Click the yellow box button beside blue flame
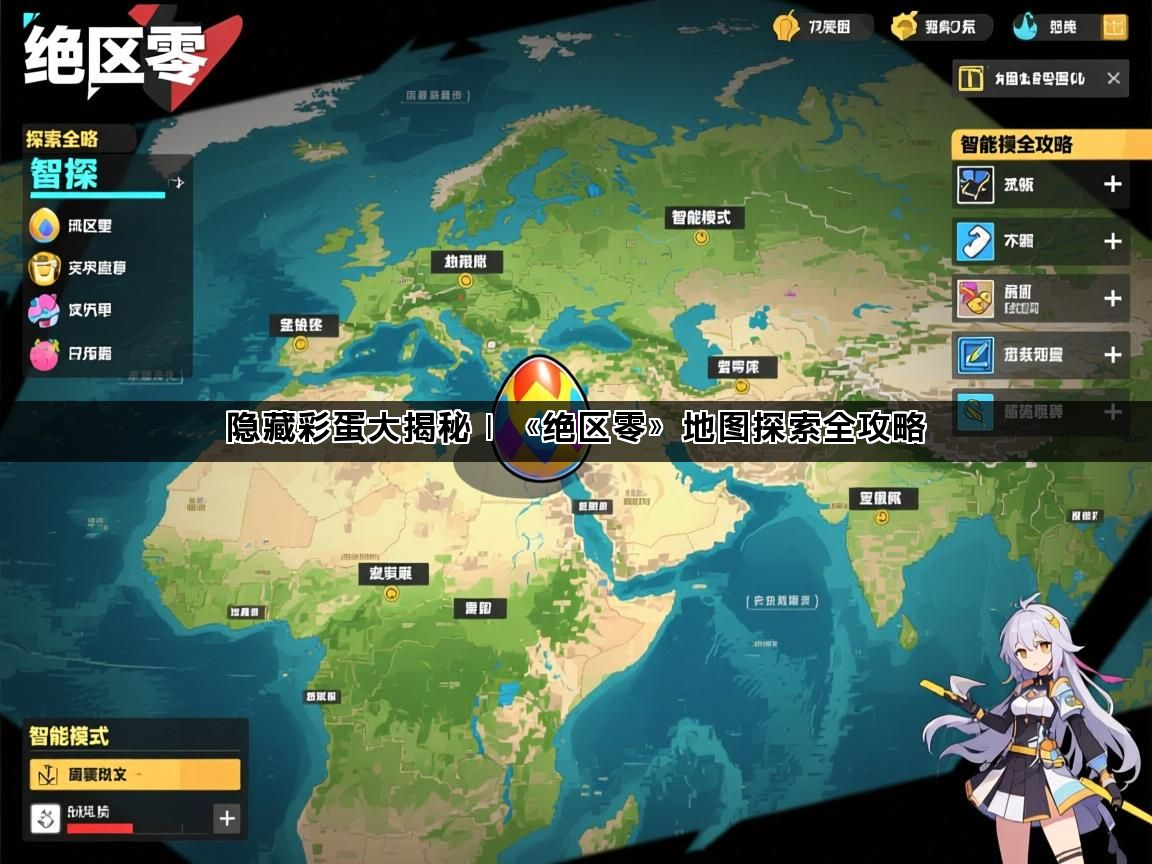This screenshot has height=864, width=1152. coord(1114,27)
